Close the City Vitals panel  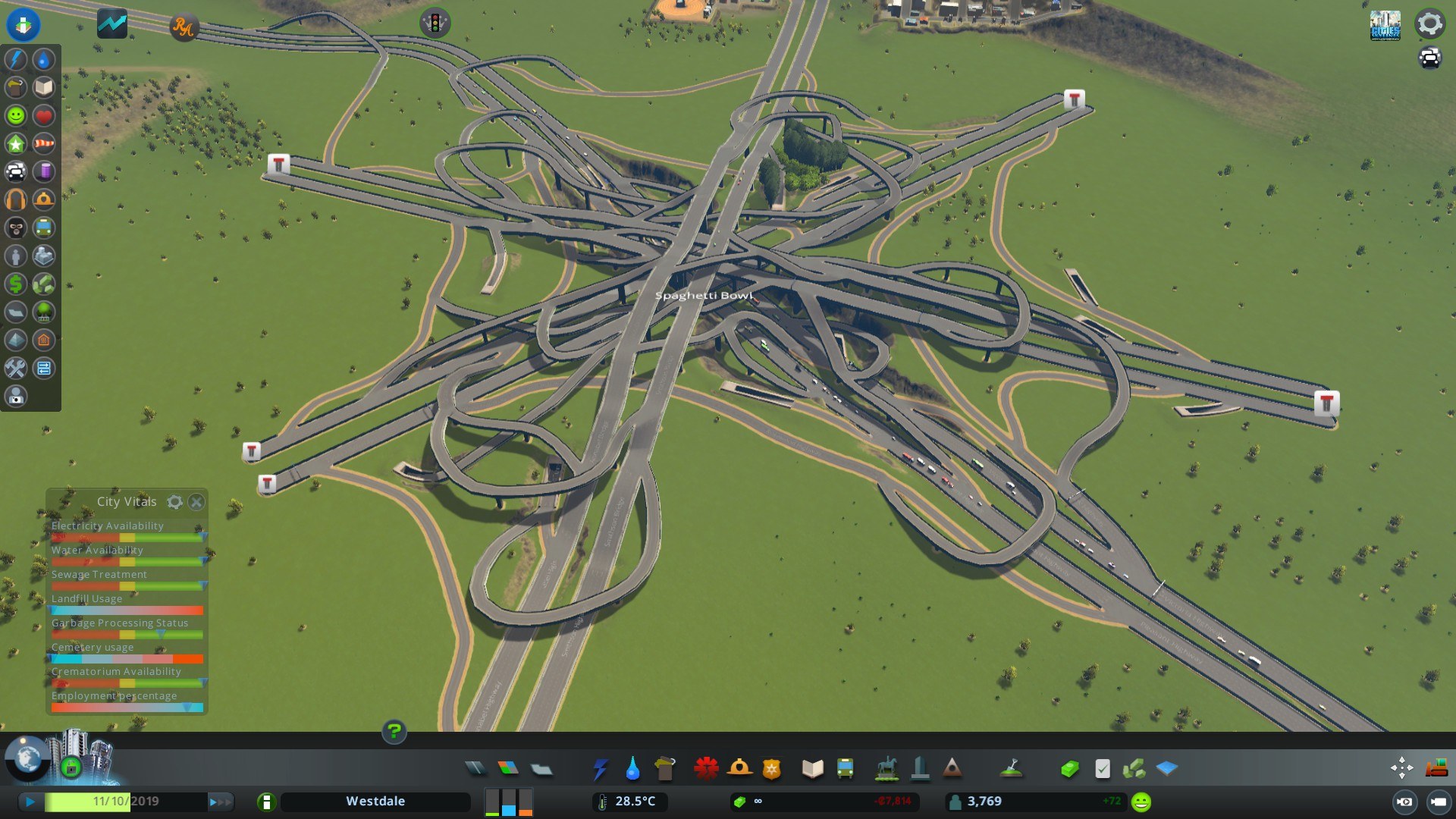tap(196, 502)
